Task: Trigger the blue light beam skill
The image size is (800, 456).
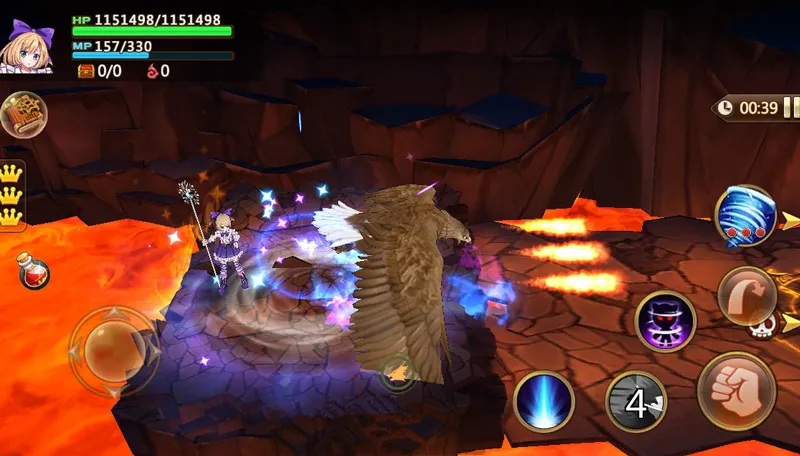Action: 543,401
